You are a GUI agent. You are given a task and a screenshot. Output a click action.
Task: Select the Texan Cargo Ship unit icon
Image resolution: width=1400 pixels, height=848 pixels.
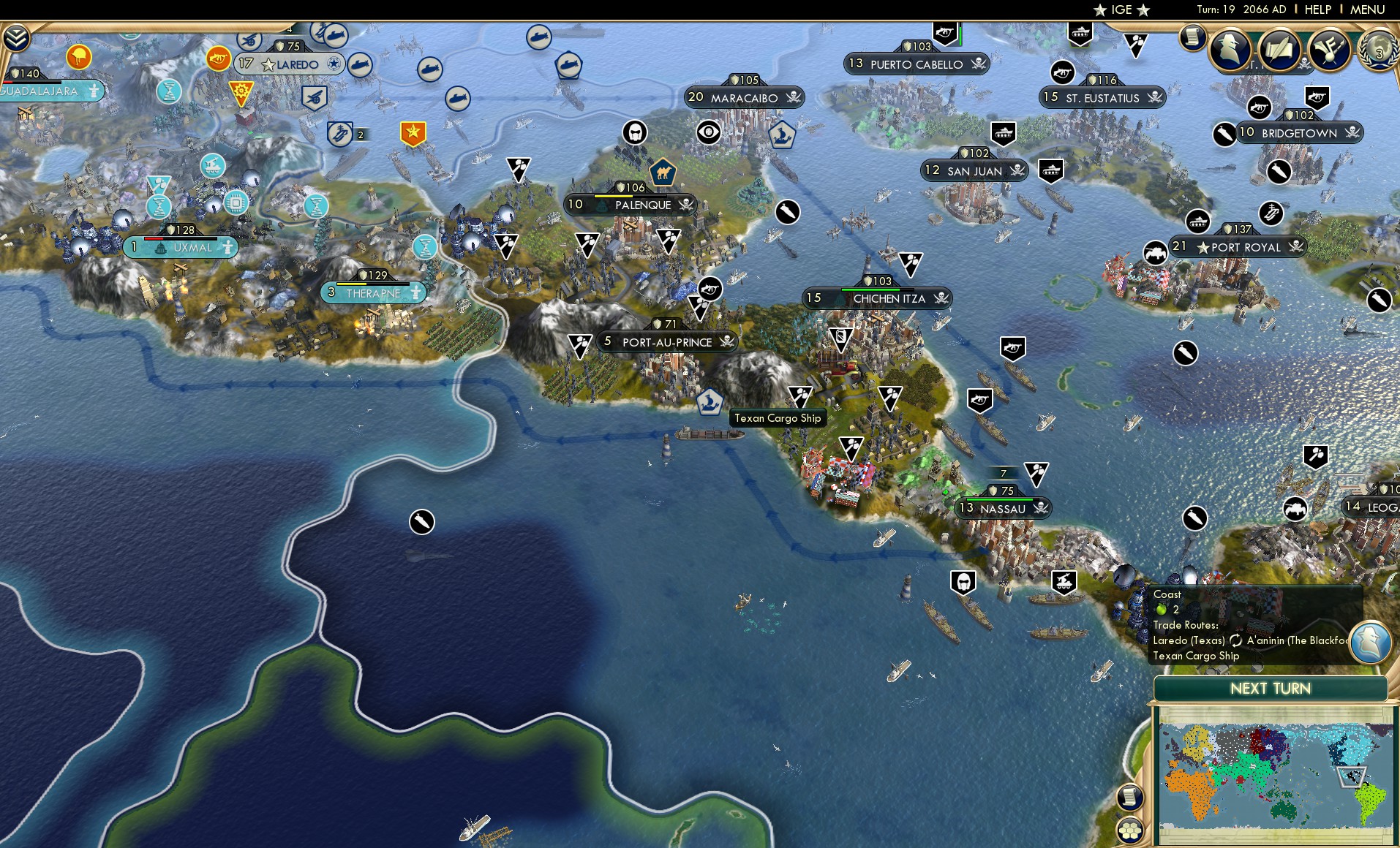(x=709, y=401)
